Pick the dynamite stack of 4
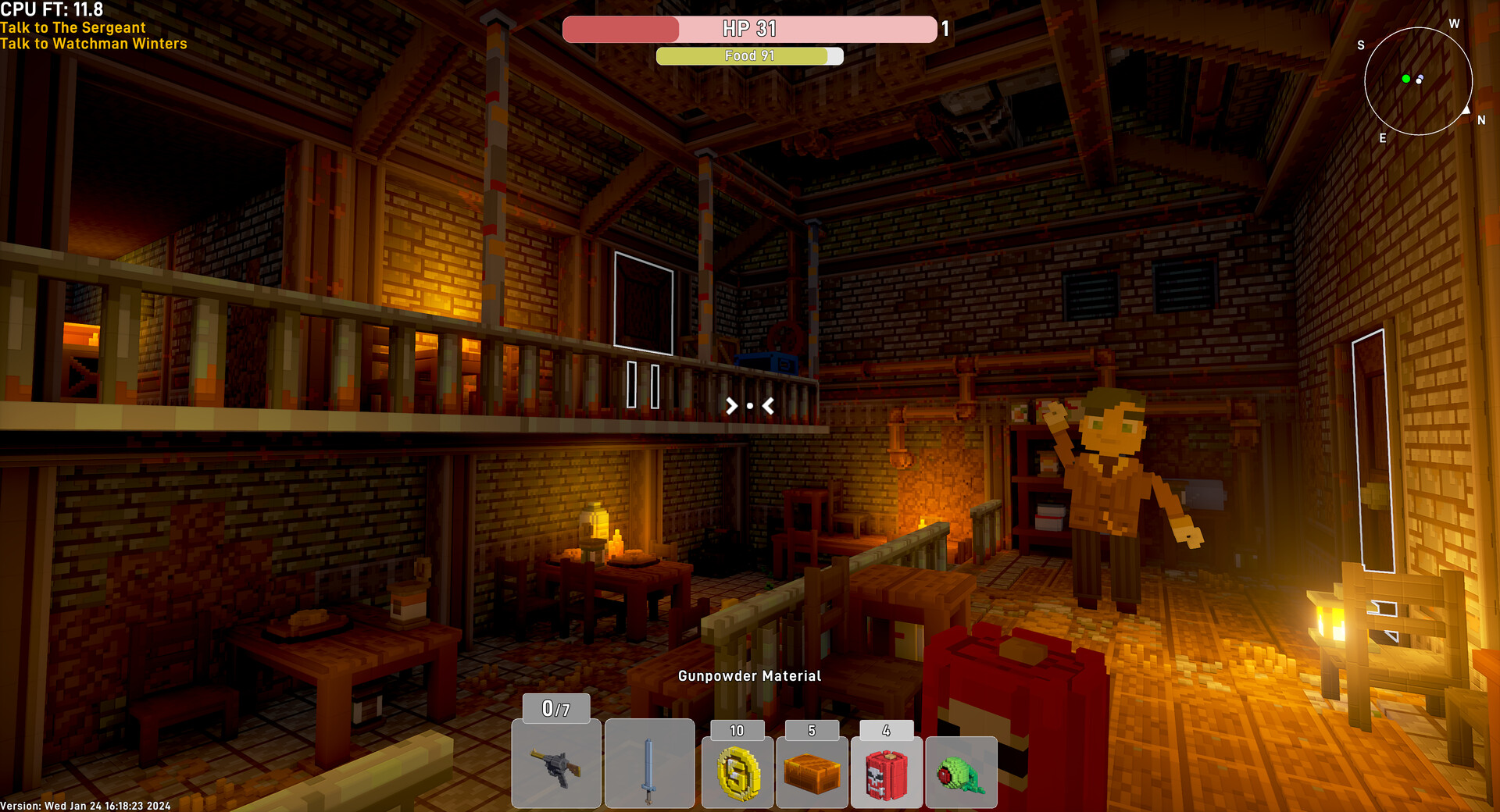The image size is (1500, 812). [886, 771]
